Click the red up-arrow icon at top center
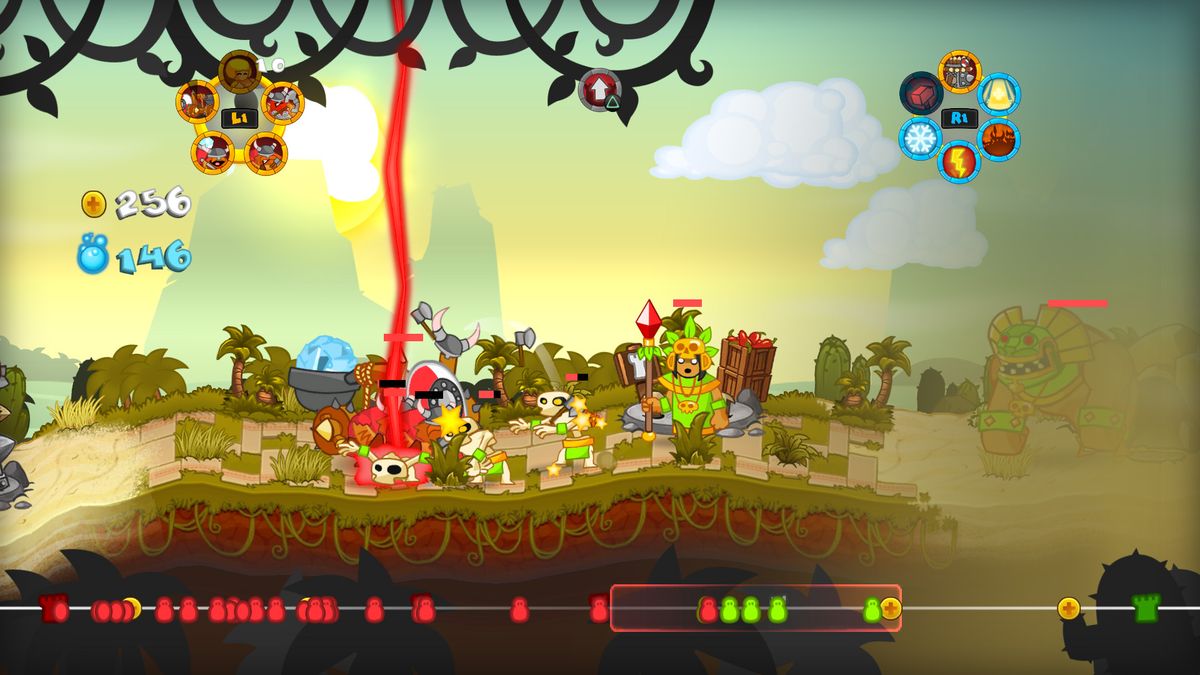Viewport: 1200px width, 675px height. [600, 90]
